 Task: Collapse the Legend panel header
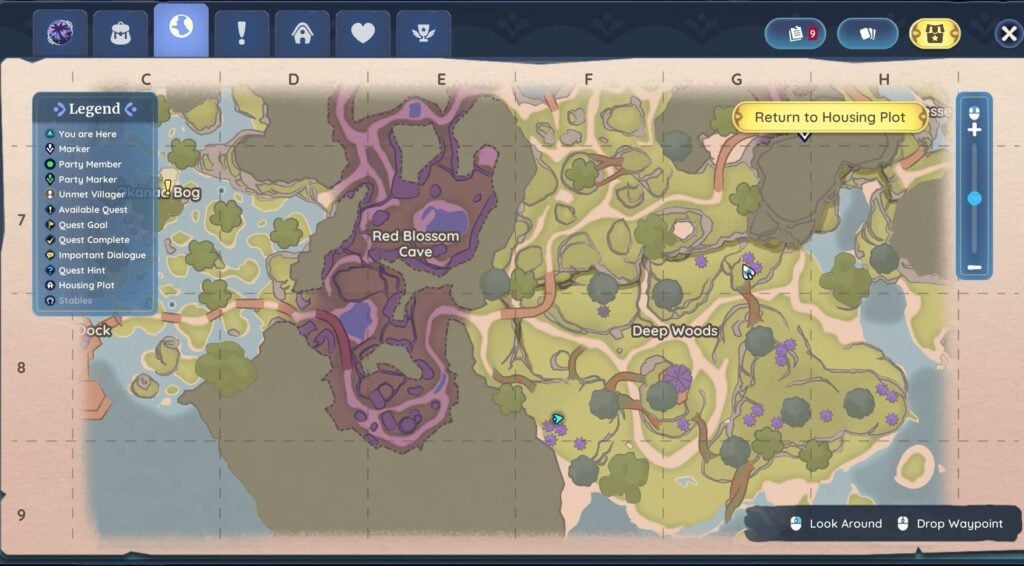[x=95, y=109]
